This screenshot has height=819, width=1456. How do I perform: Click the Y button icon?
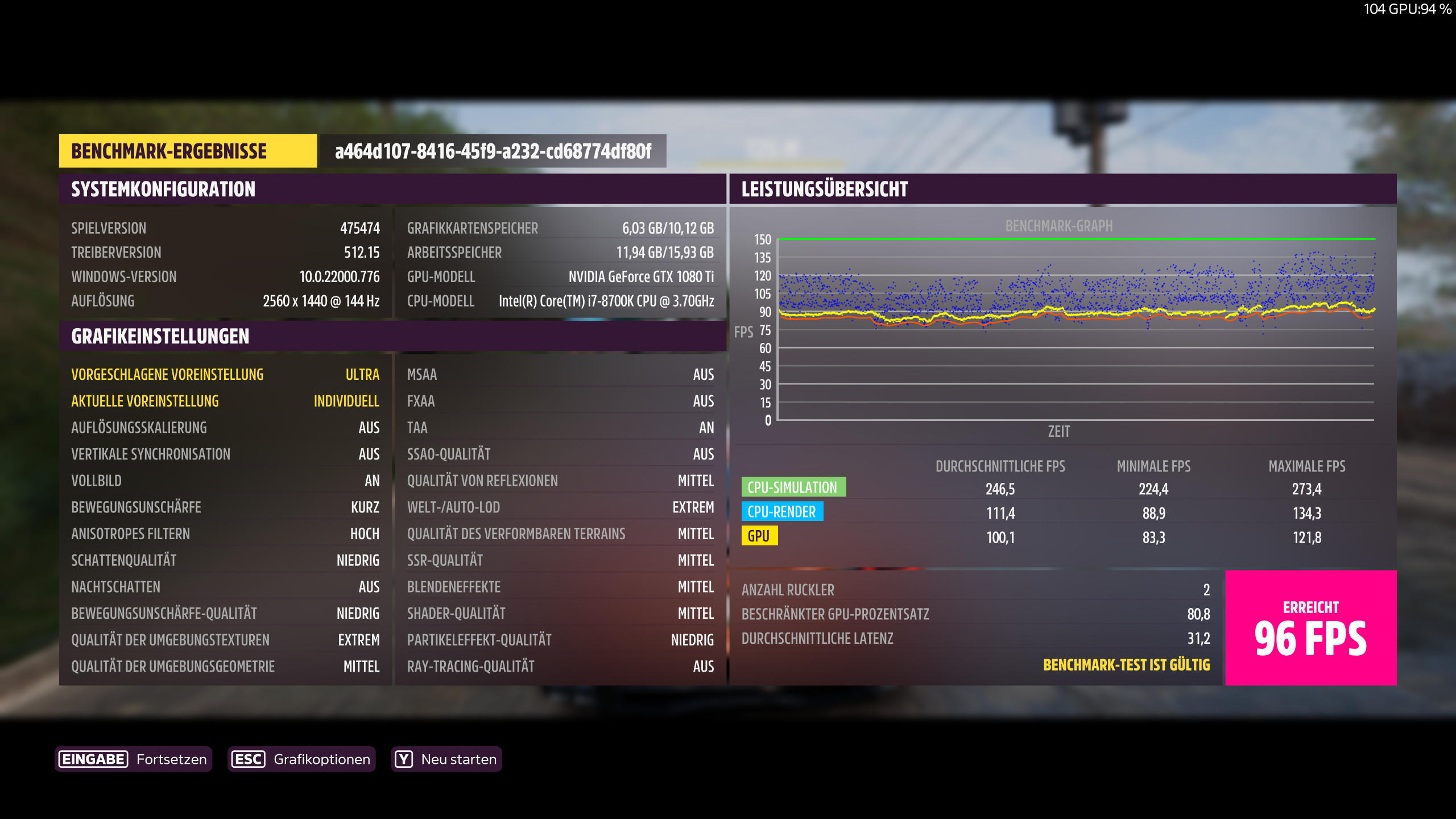pyautogui.click(x=404, y=759)
